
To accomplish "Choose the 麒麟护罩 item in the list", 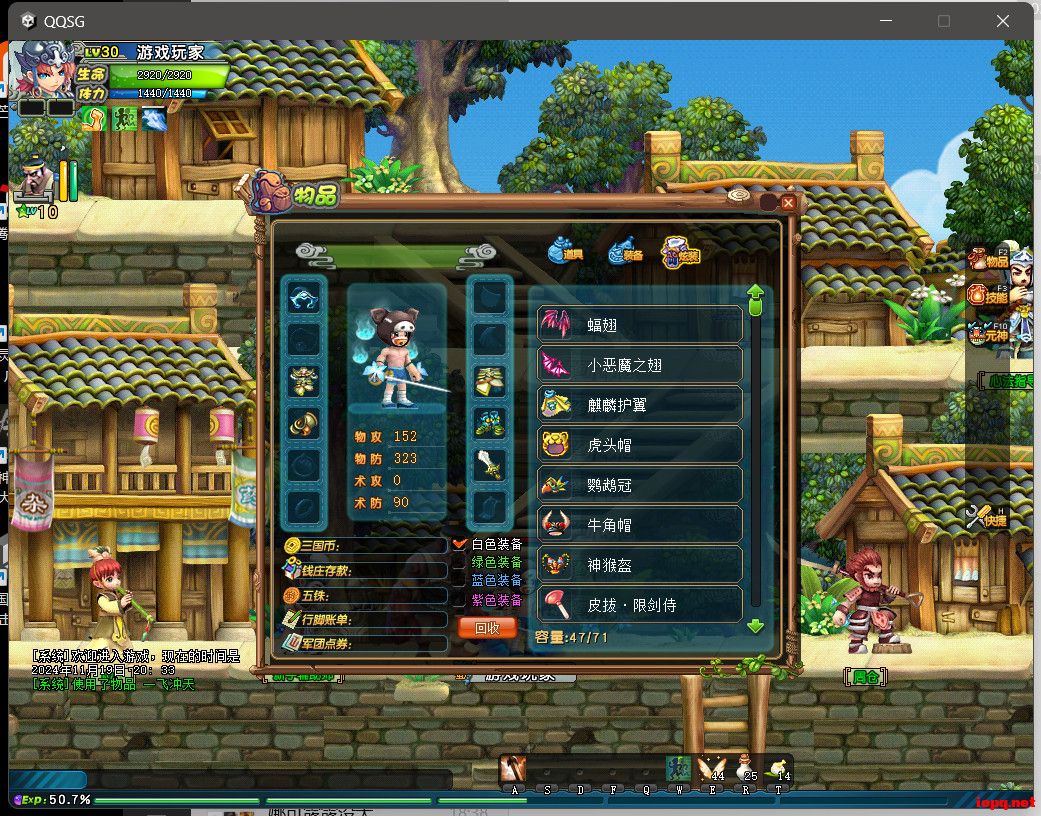I will point(640,405).
